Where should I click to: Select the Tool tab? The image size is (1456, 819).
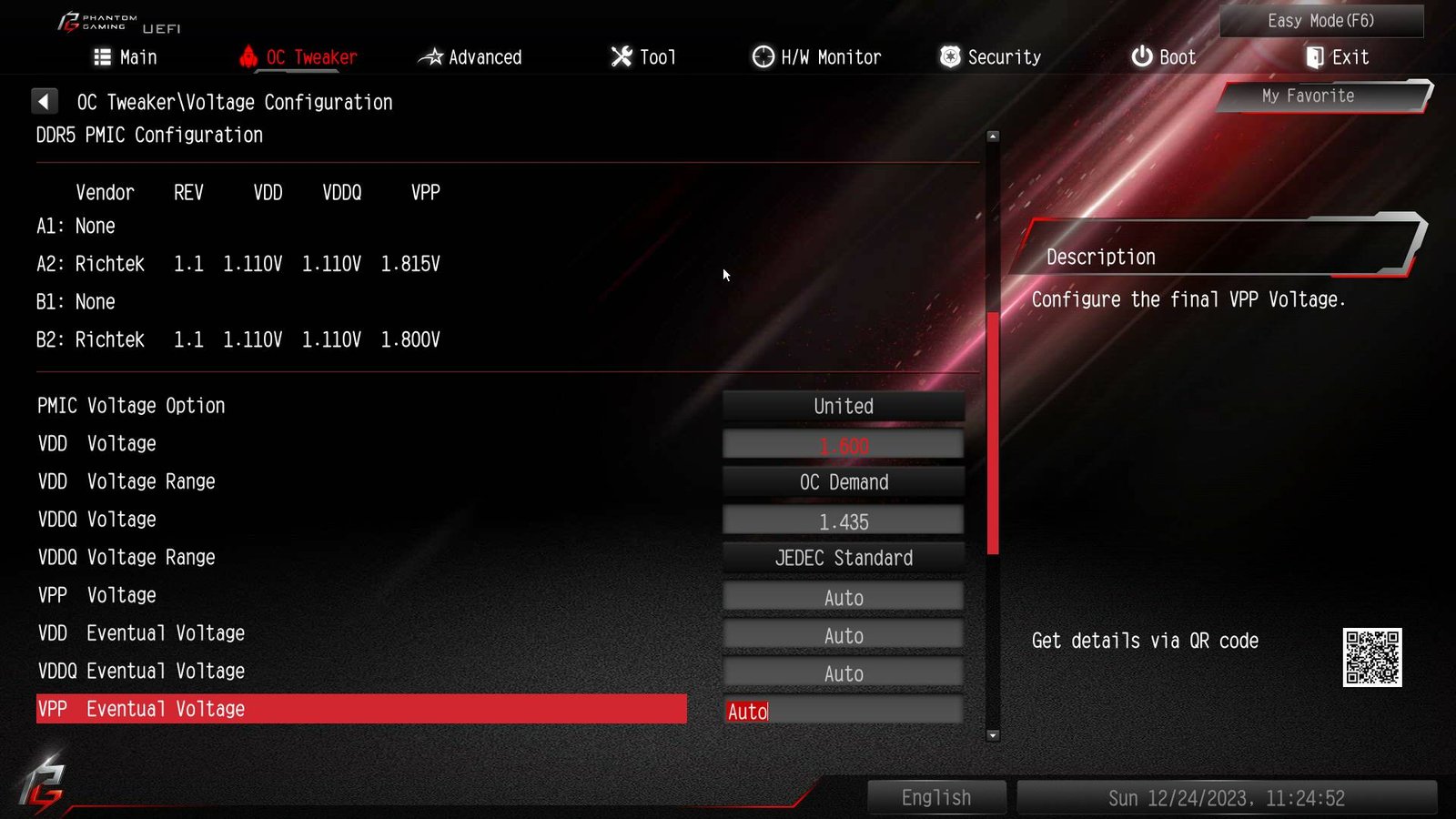click(643, 57)
